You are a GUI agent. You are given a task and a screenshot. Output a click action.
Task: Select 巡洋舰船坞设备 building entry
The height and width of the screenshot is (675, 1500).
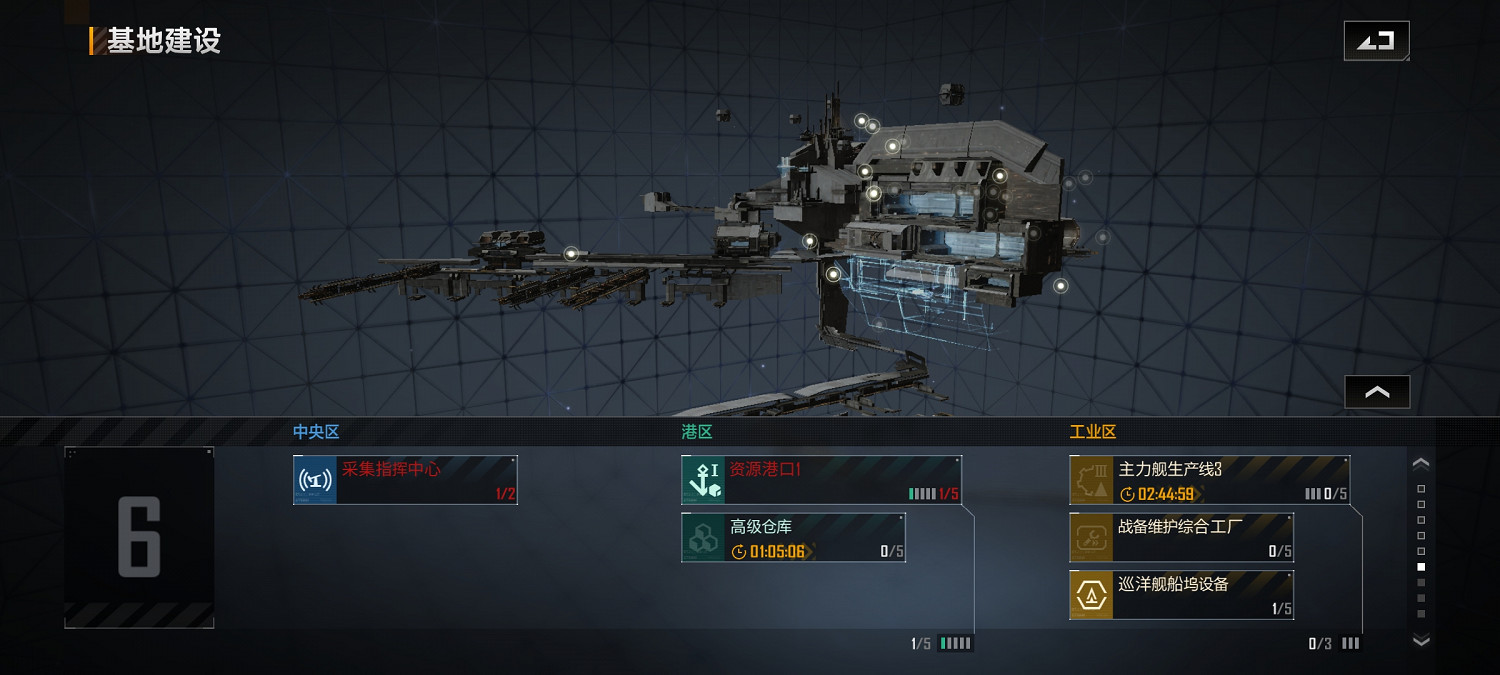click(x=1181, y=595)
